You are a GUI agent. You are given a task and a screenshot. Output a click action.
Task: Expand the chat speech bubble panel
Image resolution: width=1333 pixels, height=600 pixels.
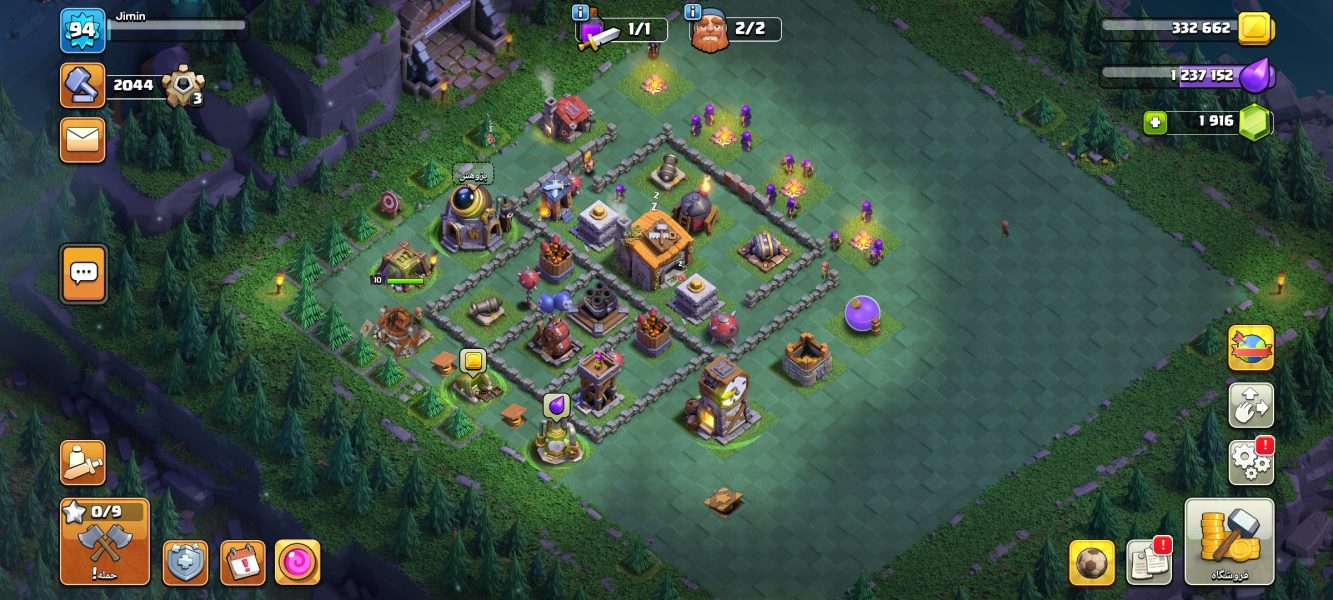pyautogui.click(x=83, y=273)
